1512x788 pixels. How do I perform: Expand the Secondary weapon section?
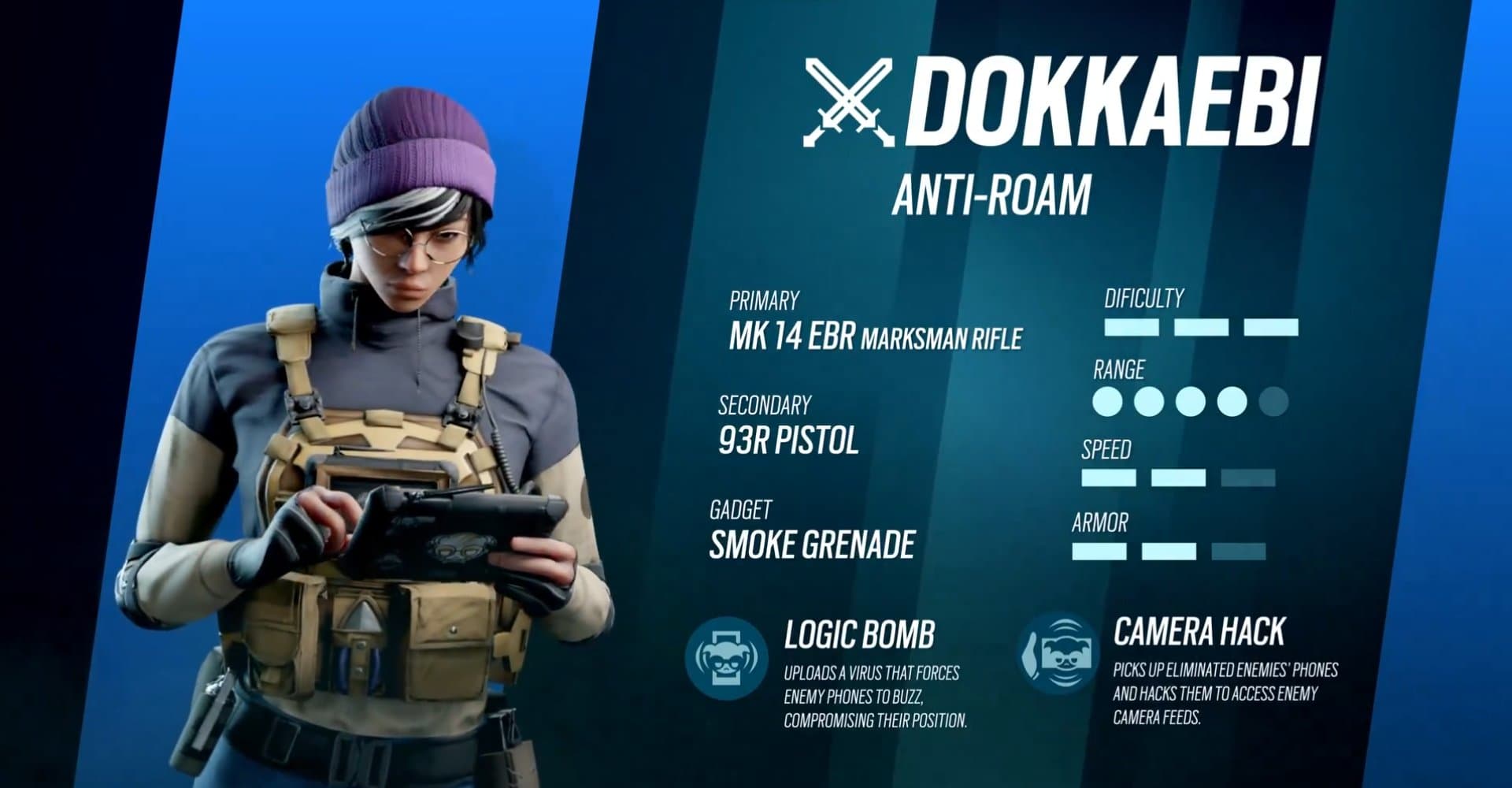click(x=764, y=406)
